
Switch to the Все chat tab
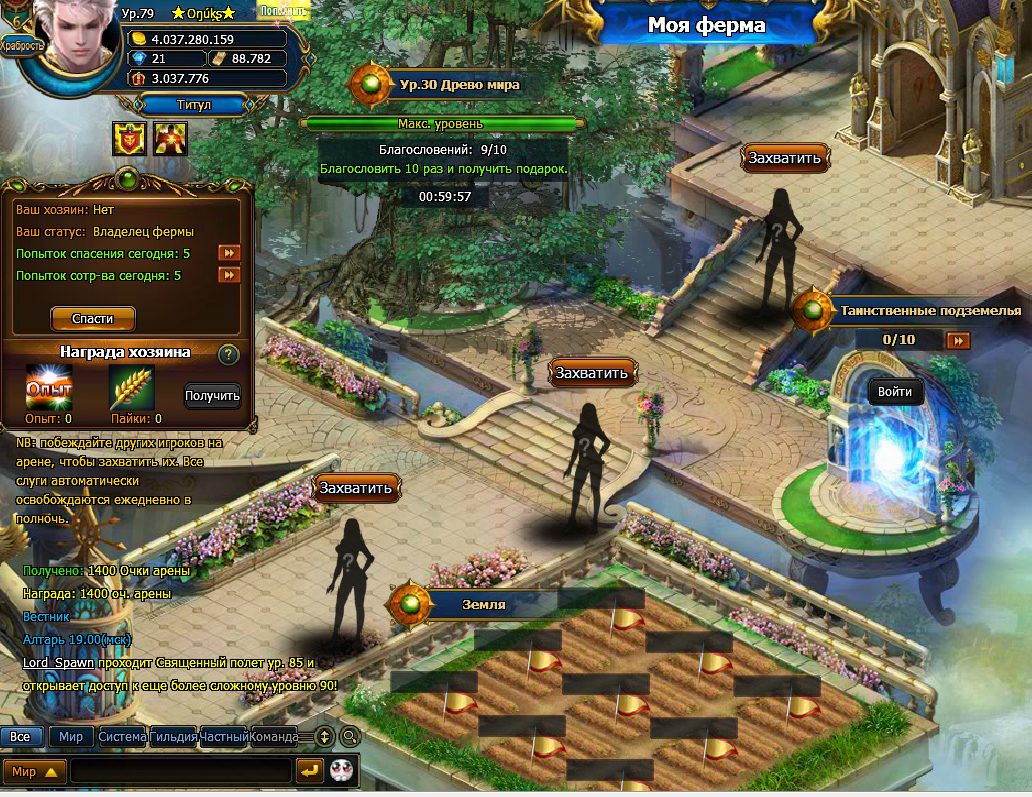[x=21, y=737]
